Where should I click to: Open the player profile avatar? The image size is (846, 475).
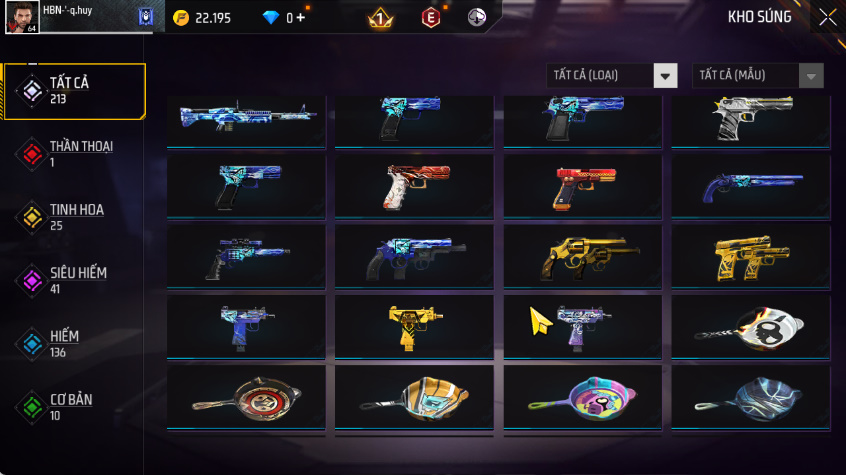point(24,18)
